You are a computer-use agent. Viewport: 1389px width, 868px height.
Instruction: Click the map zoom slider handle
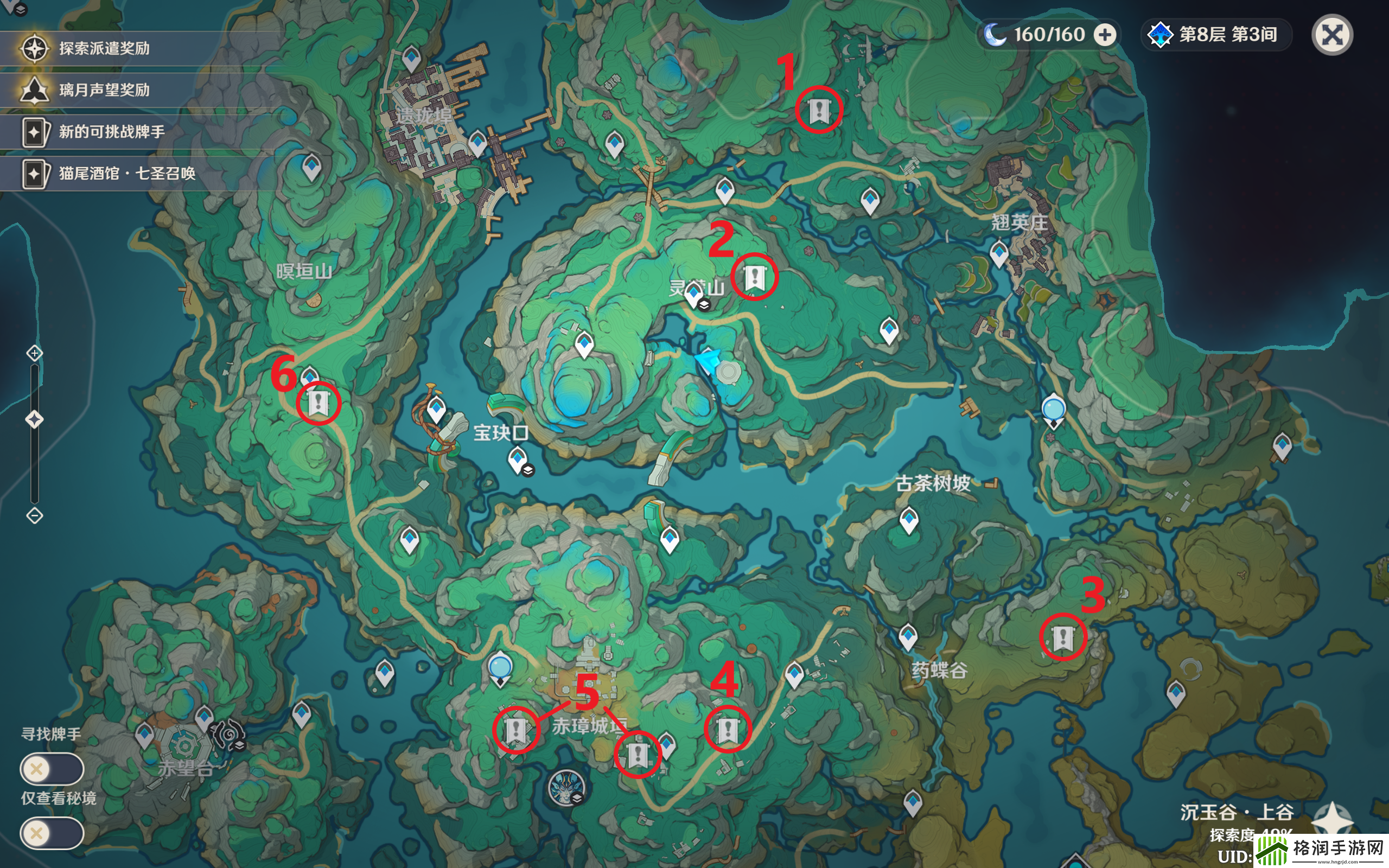(34, 420)
